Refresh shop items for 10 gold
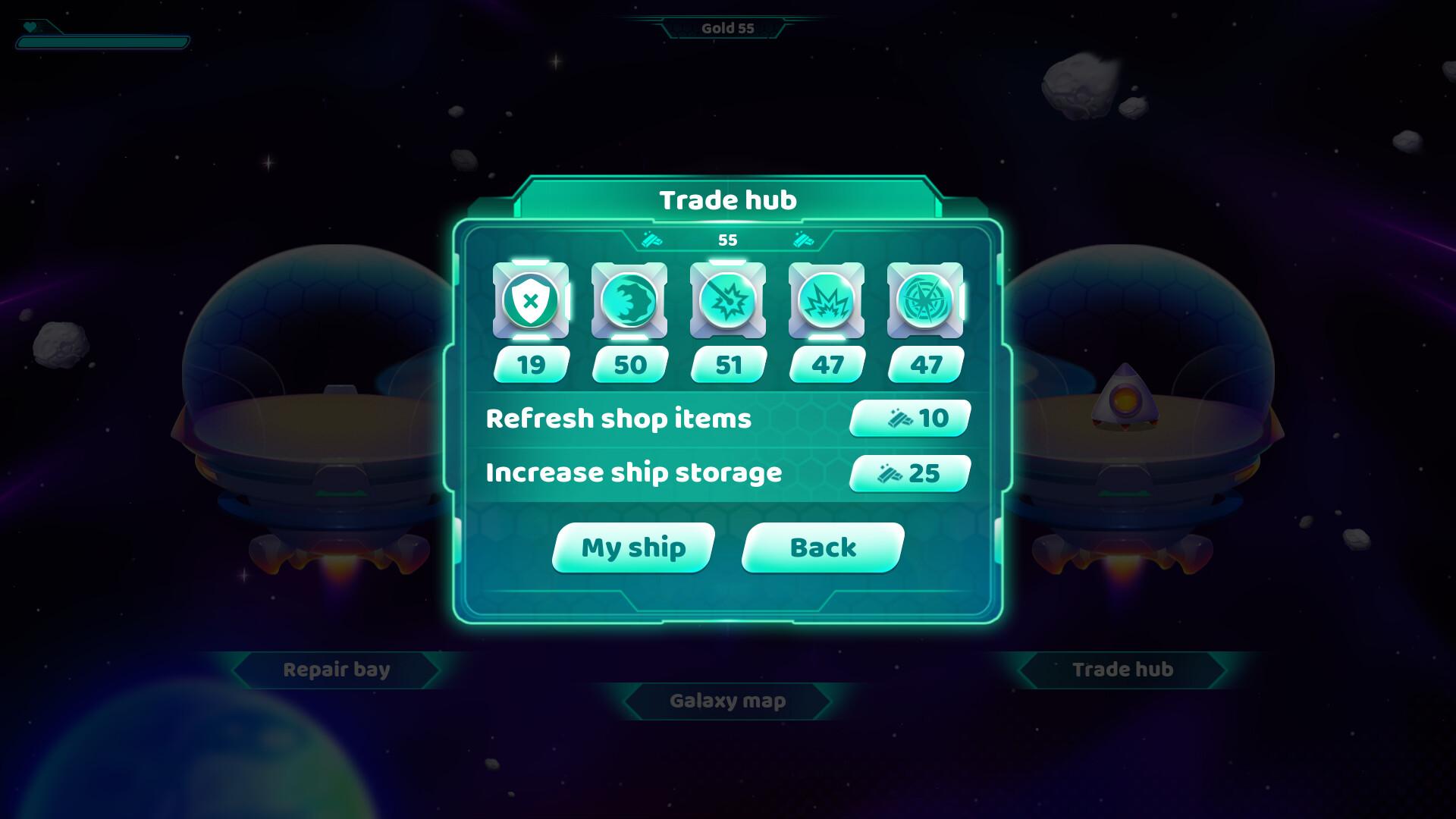1456x819 pixels. pos(910,418)
